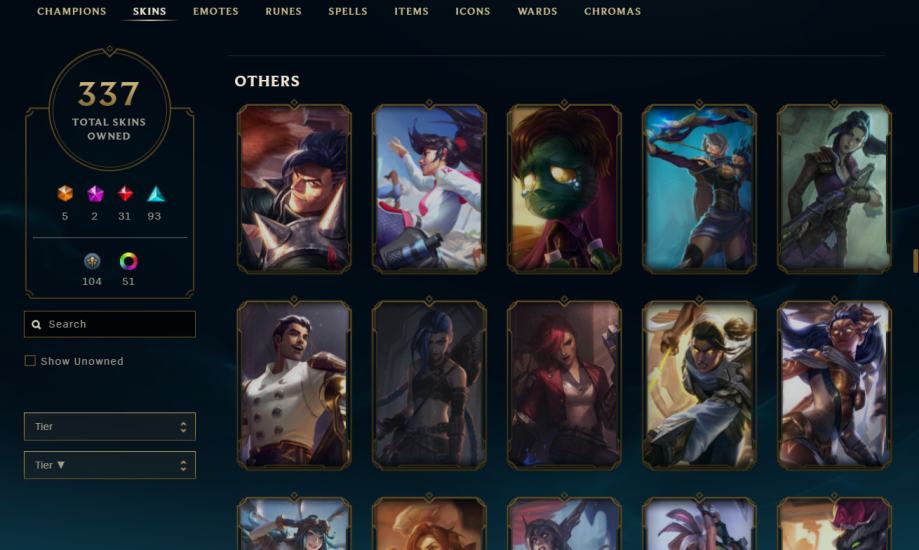Show the Items tab
This screenshot has width=919, height=550.
411,12
